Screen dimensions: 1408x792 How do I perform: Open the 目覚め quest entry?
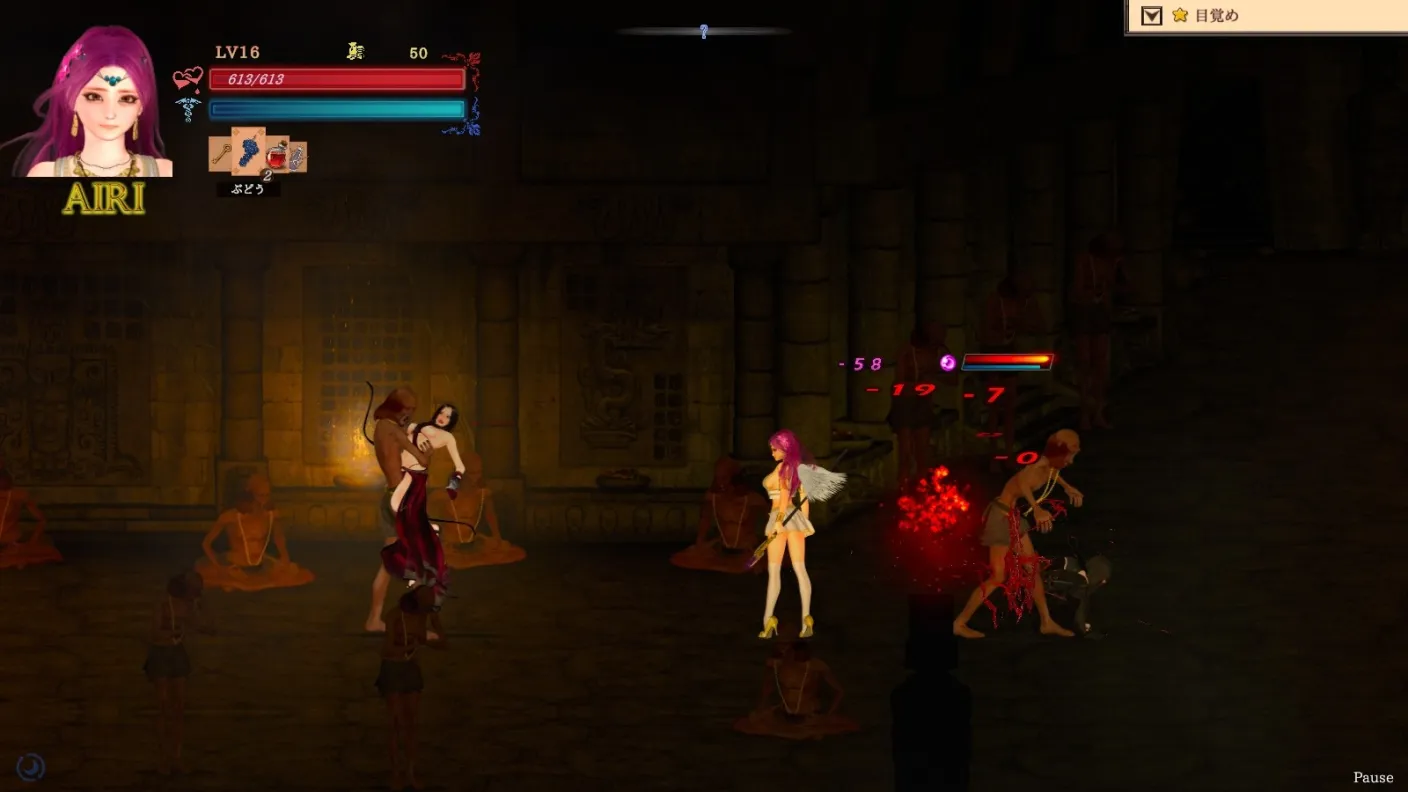coord(1216,16)
